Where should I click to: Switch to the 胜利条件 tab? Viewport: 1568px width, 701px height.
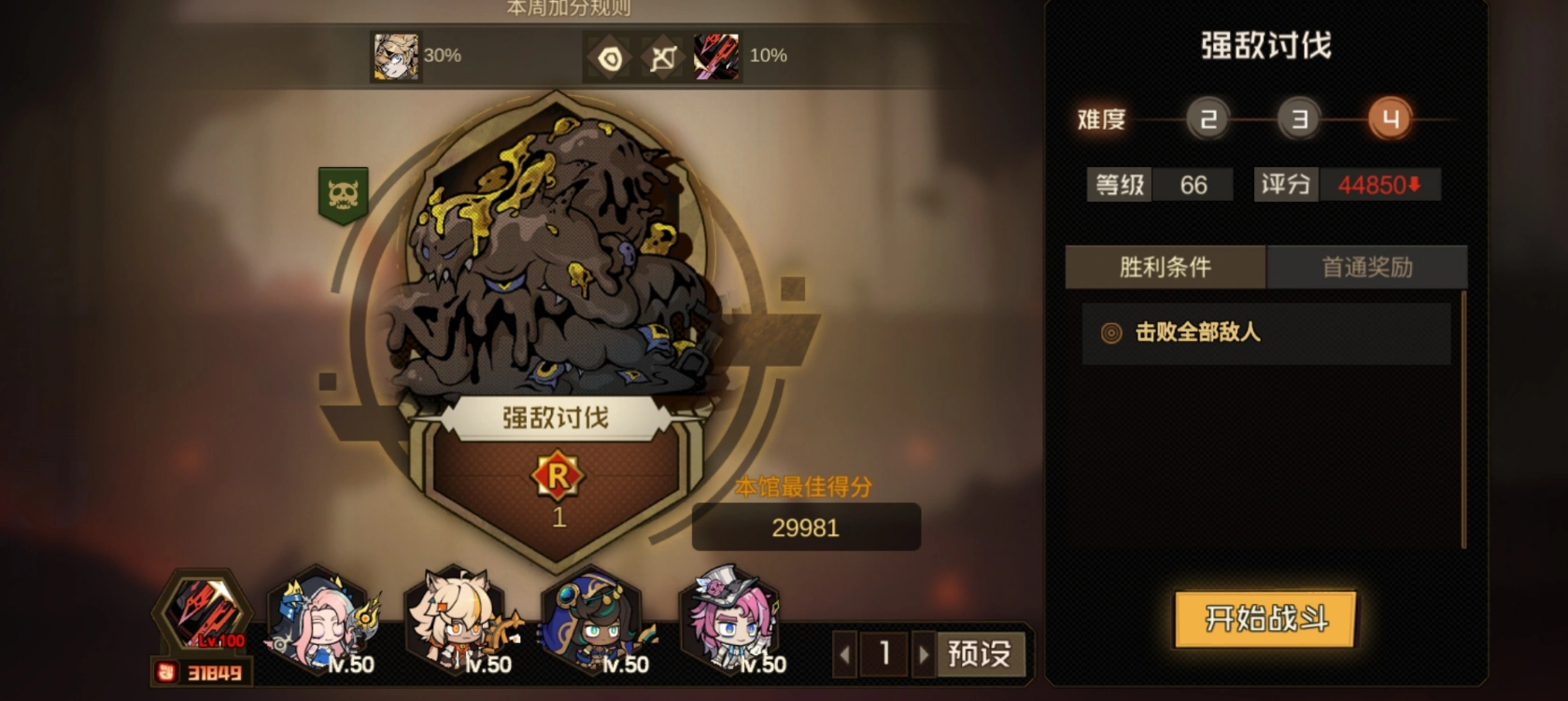[1165, 268]
